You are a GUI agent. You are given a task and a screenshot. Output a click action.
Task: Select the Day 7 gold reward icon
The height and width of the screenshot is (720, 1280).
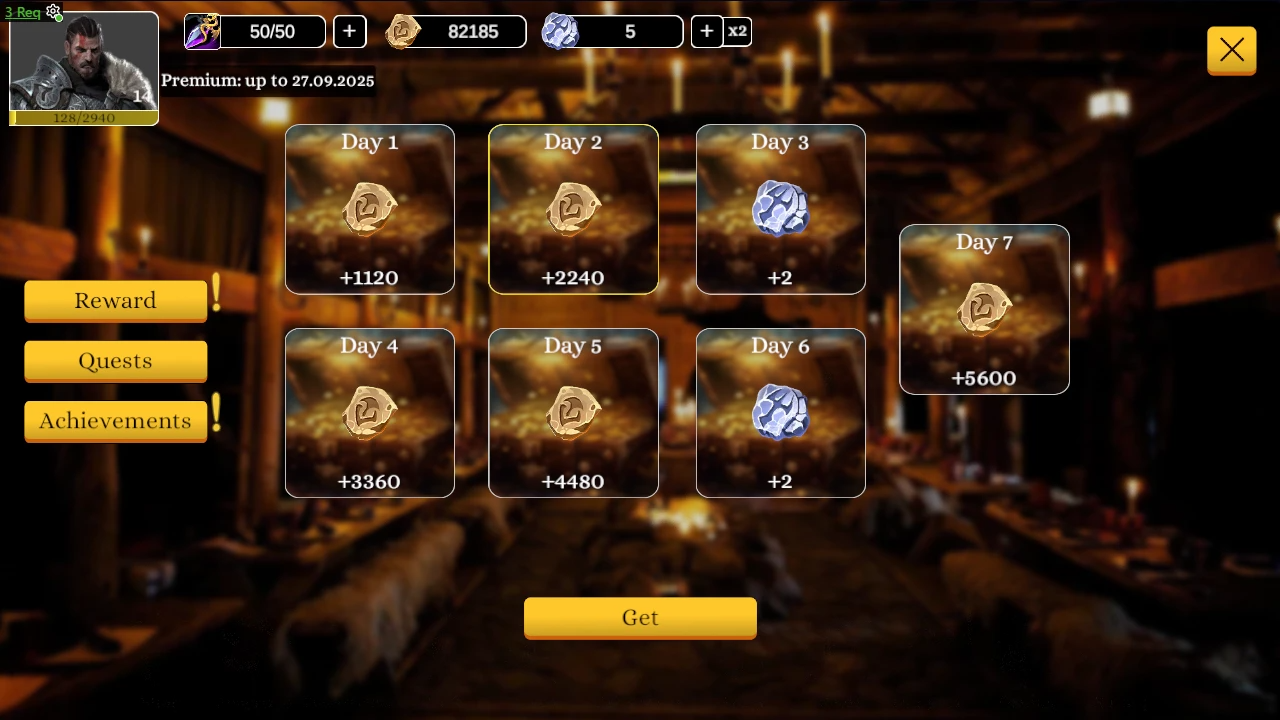click(984, 308)
